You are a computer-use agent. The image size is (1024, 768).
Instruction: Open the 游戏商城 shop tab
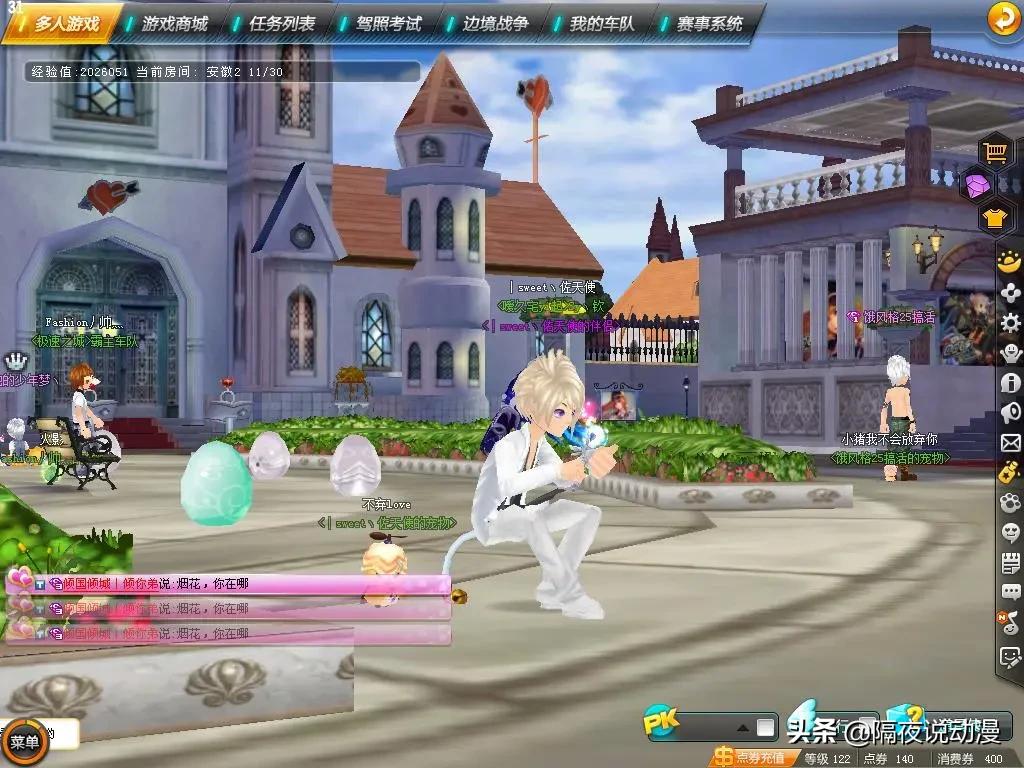click(x=174, y=23)
